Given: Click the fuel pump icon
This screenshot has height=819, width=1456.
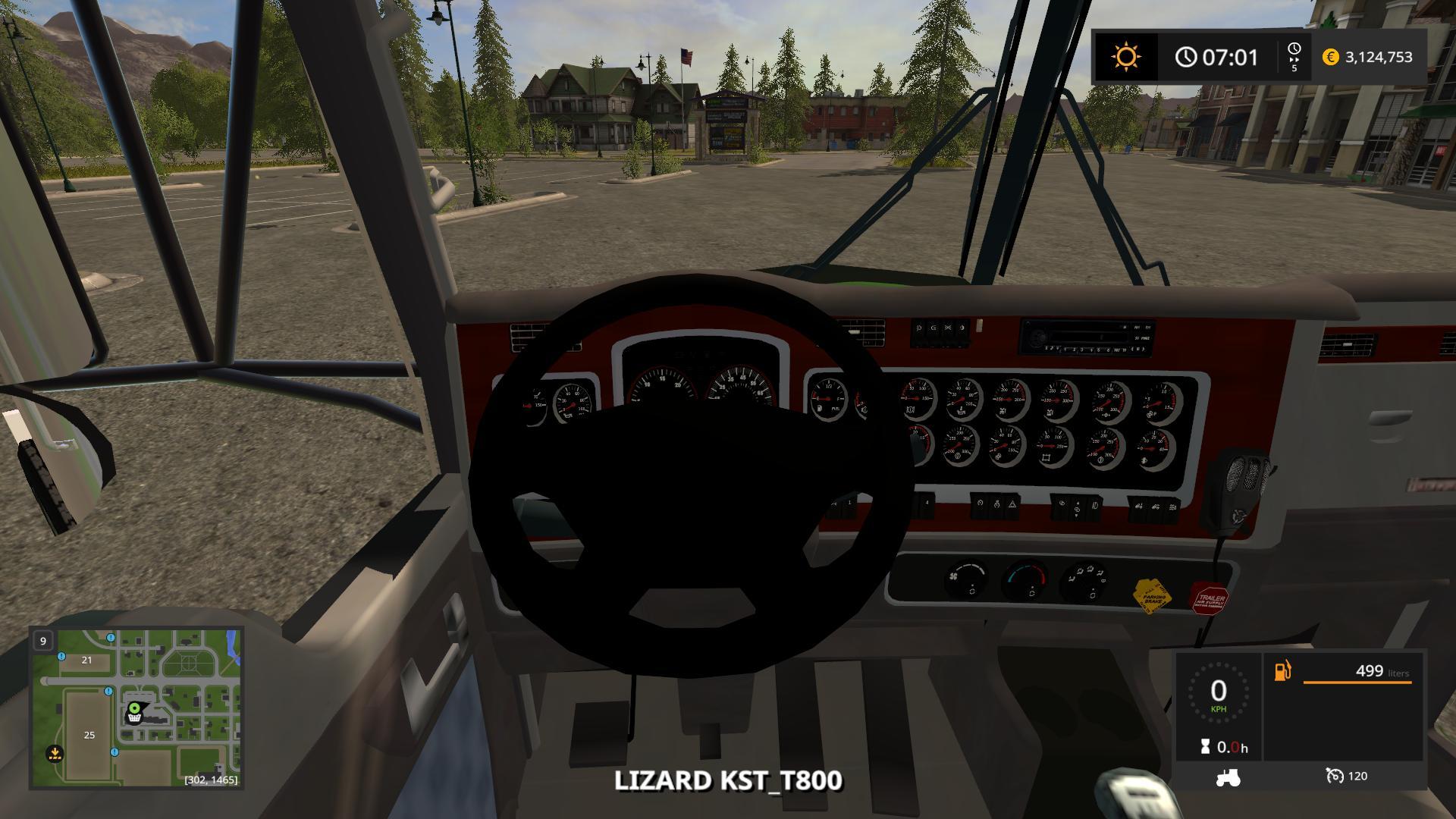Looking at the screenshot, I should (1282, 671).
